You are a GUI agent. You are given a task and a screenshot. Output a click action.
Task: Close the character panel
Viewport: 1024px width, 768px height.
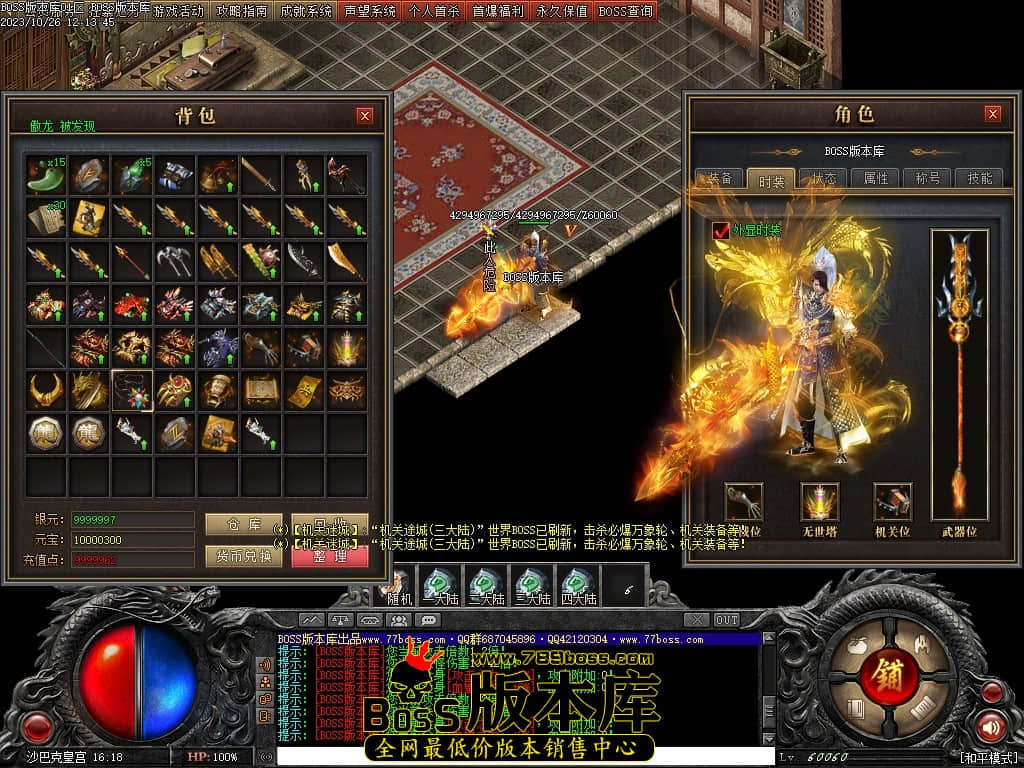coord(992,114)
